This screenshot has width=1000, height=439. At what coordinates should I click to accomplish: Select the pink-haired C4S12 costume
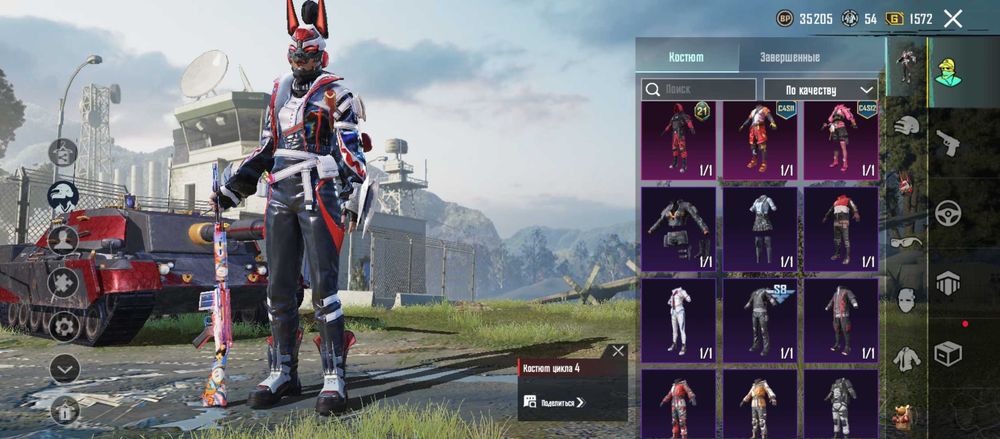pyautogui.click(x=841, y=140)
